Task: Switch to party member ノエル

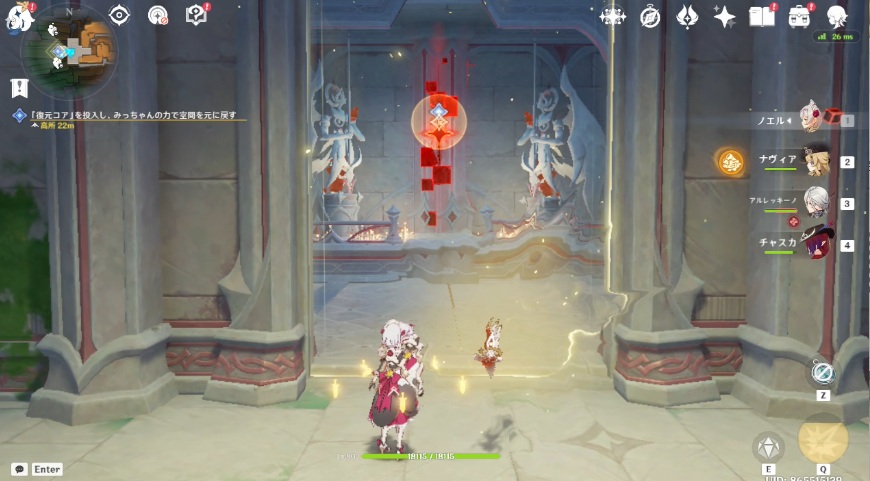Action: [x=812, y=120]
